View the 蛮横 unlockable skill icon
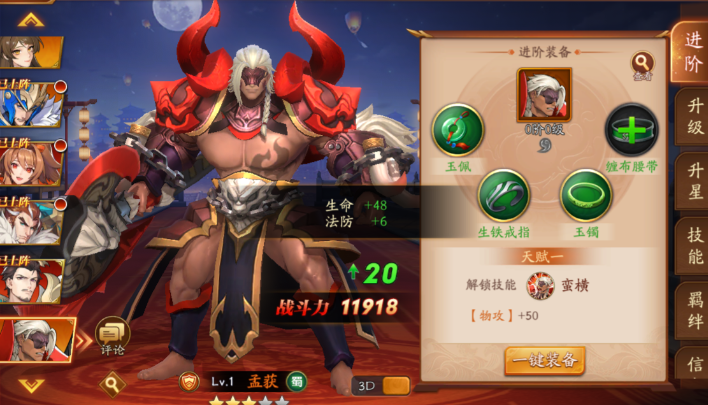 click(541, 286)
